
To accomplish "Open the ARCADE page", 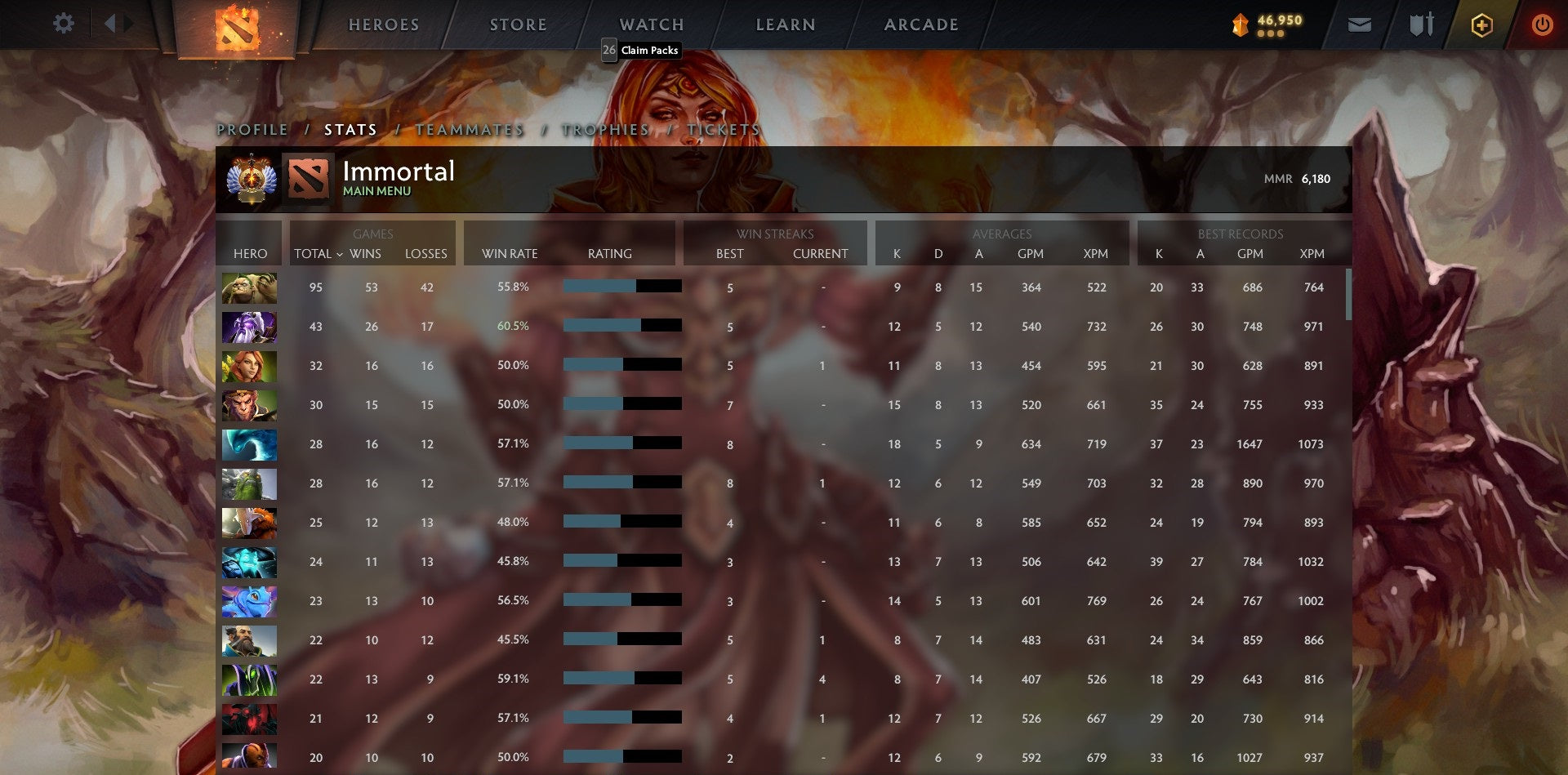I will tap(921, 24).
